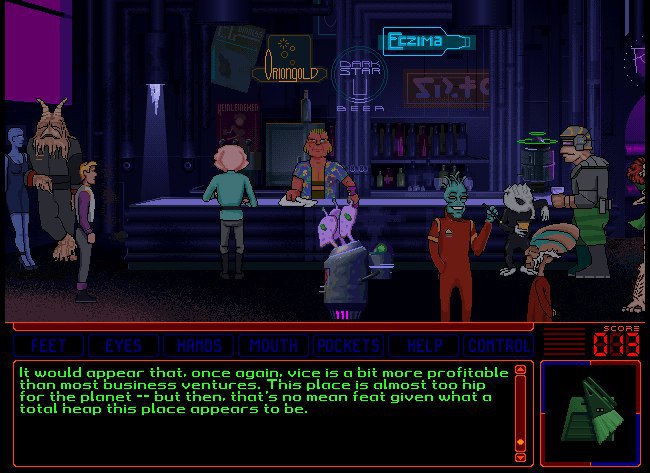Select the FEET walk command
The width and height of the screenshot is (650, 473).
tap(49, 345)
